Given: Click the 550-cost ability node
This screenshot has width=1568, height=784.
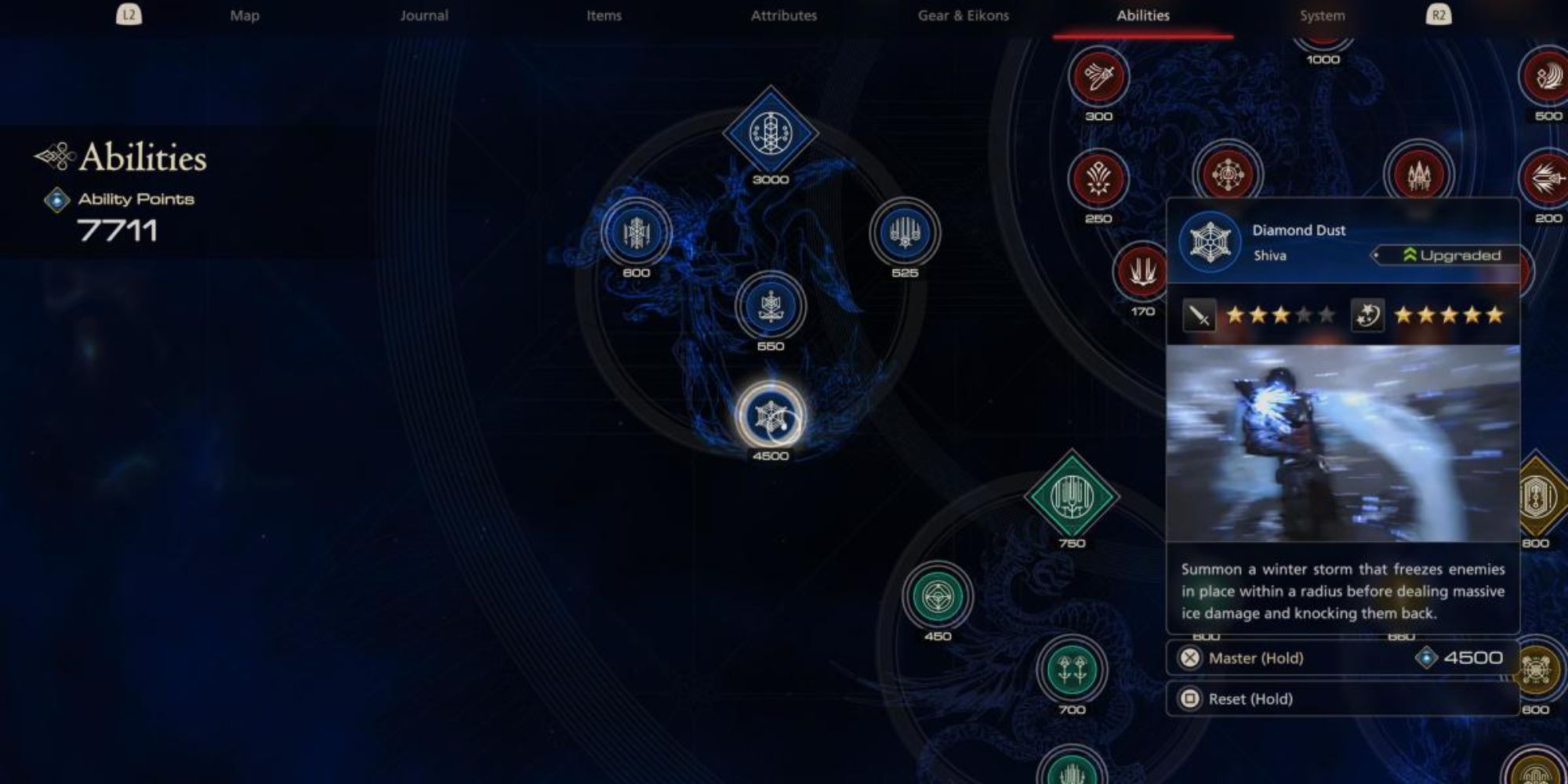Looking at the screenshot, I should 771,308.
